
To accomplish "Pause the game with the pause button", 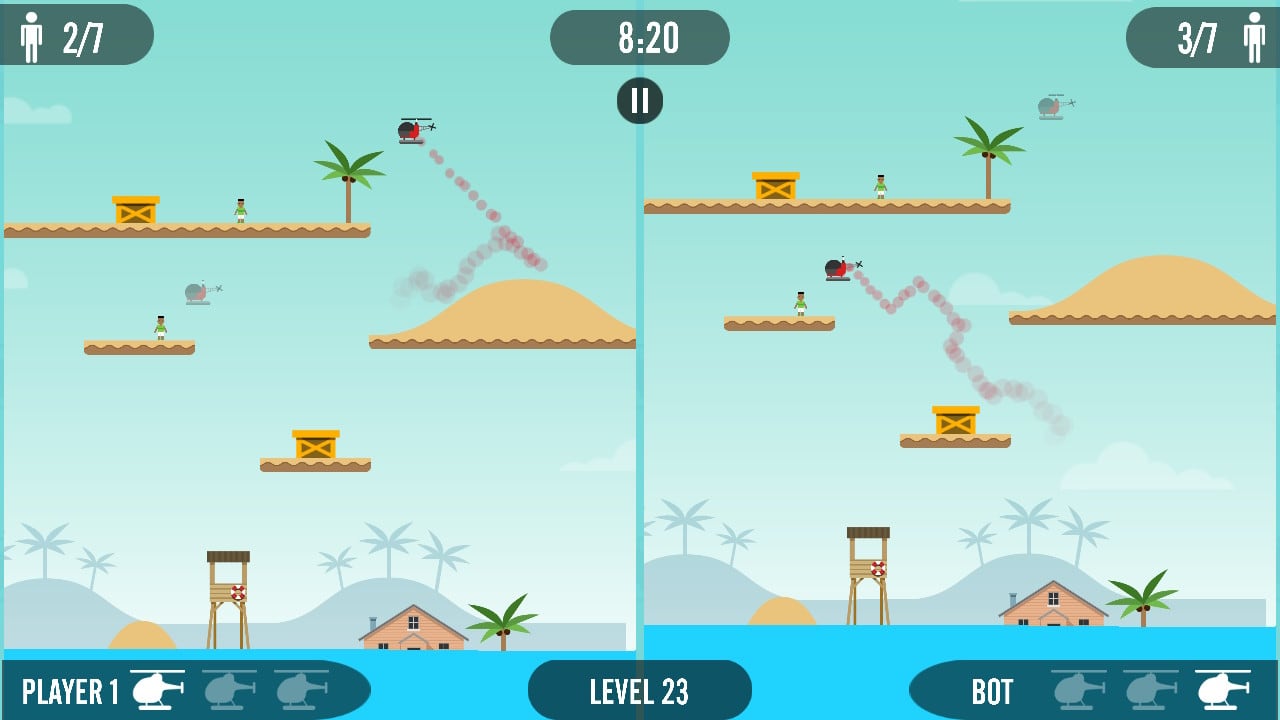I will point(639,100).
